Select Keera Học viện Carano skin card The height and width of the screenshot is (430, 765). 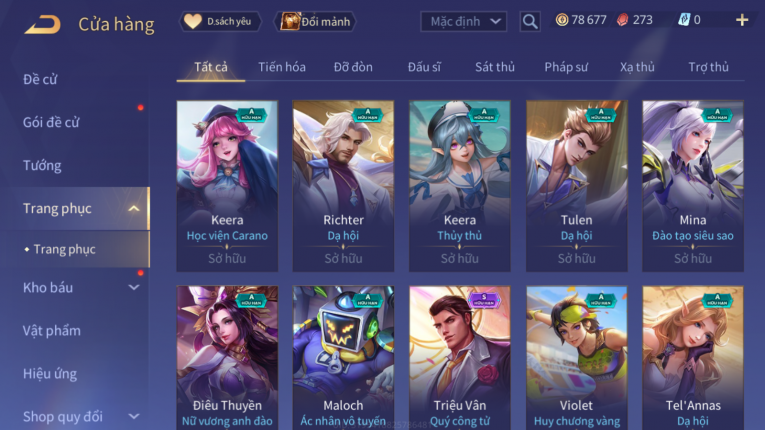pyautogui.click(x=227, y=186)
